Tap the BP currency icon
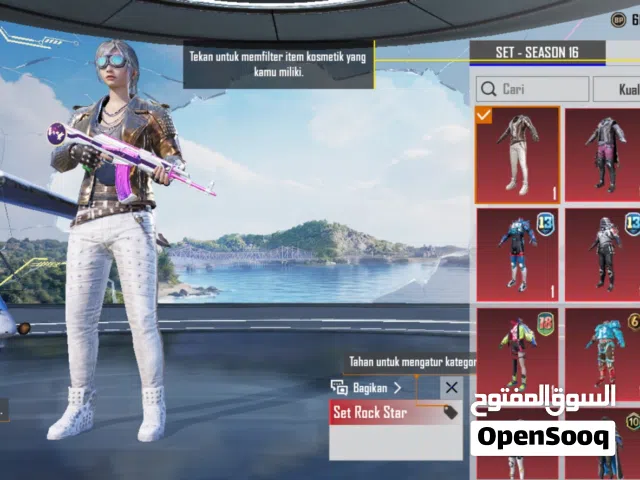This screenshot has width=640, height=480. [x=617, y=19]
